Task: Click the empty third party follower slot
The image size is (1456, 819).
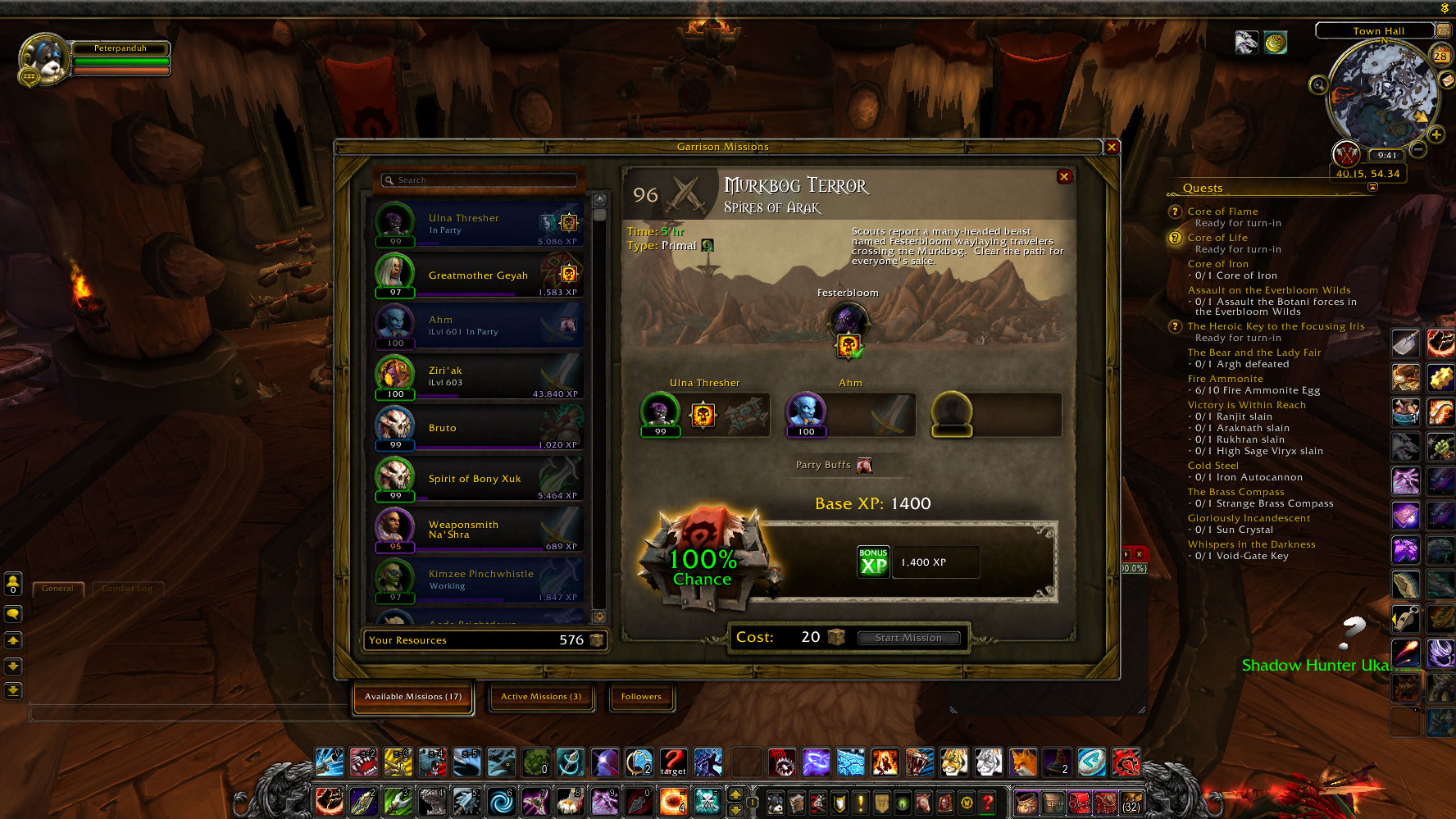Action: point(952,413)
